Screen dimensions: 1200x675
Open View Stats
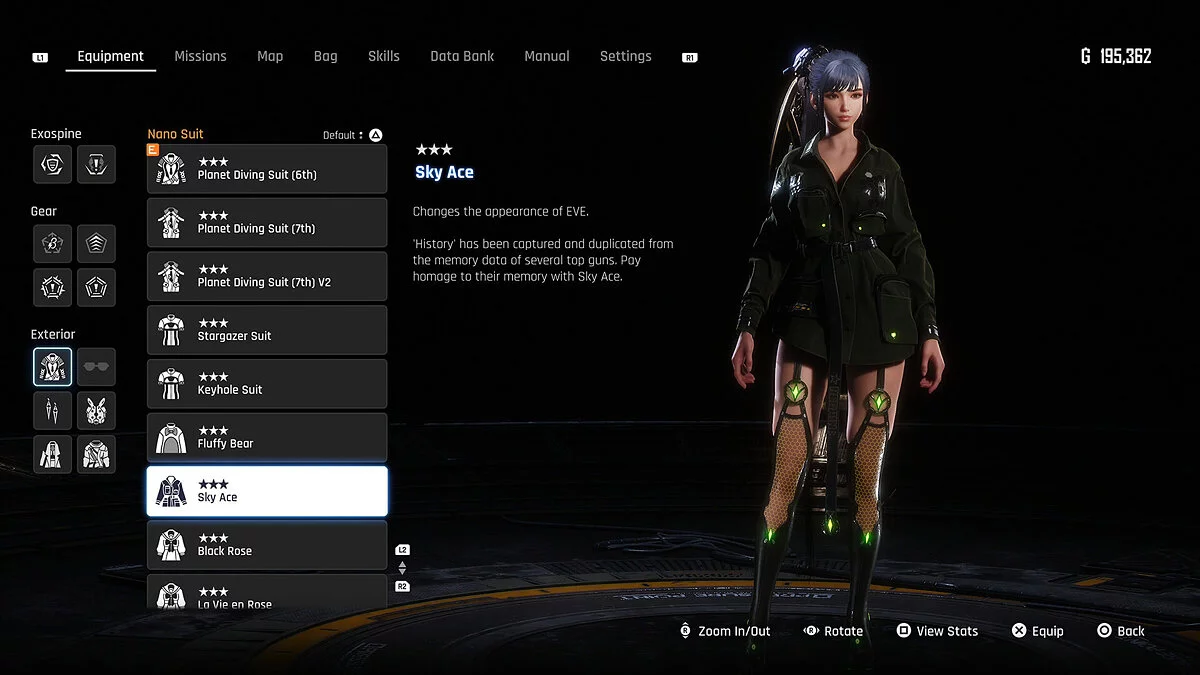pyautogui.click(x=937, y=631)
